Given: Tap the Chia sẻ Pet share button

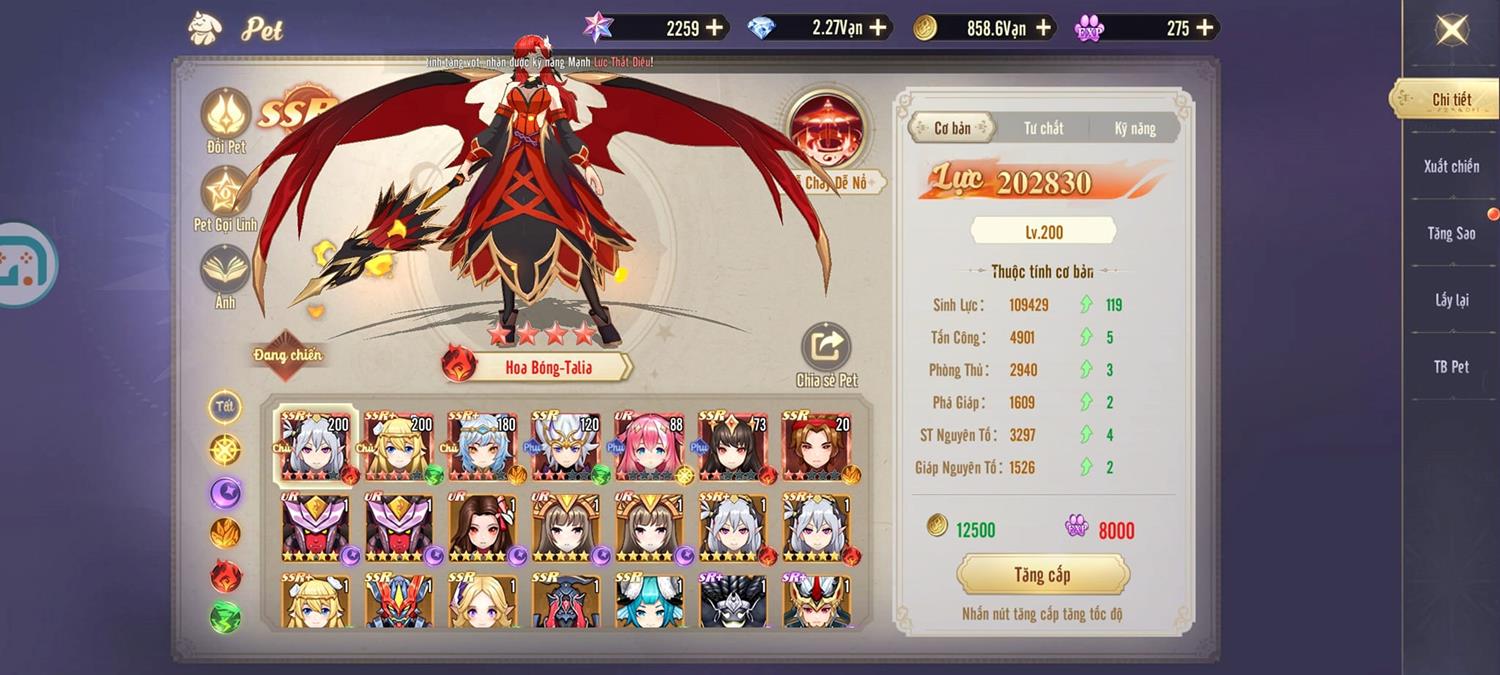Looking at the screenshot, I should pyautogui.click(x=826, y=348).
